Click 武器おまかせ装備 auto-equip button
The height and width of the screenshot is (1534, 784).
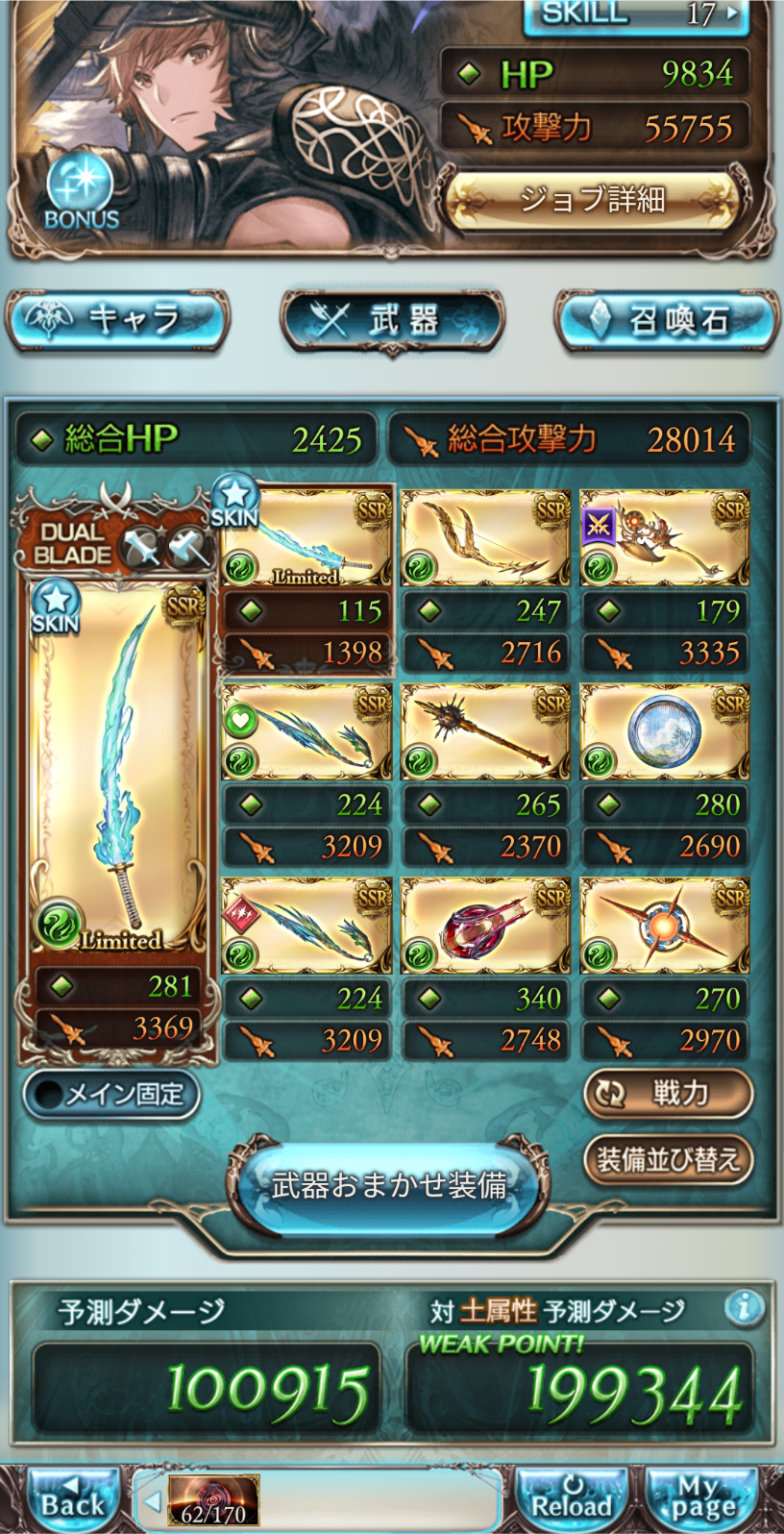(389, 1185)
